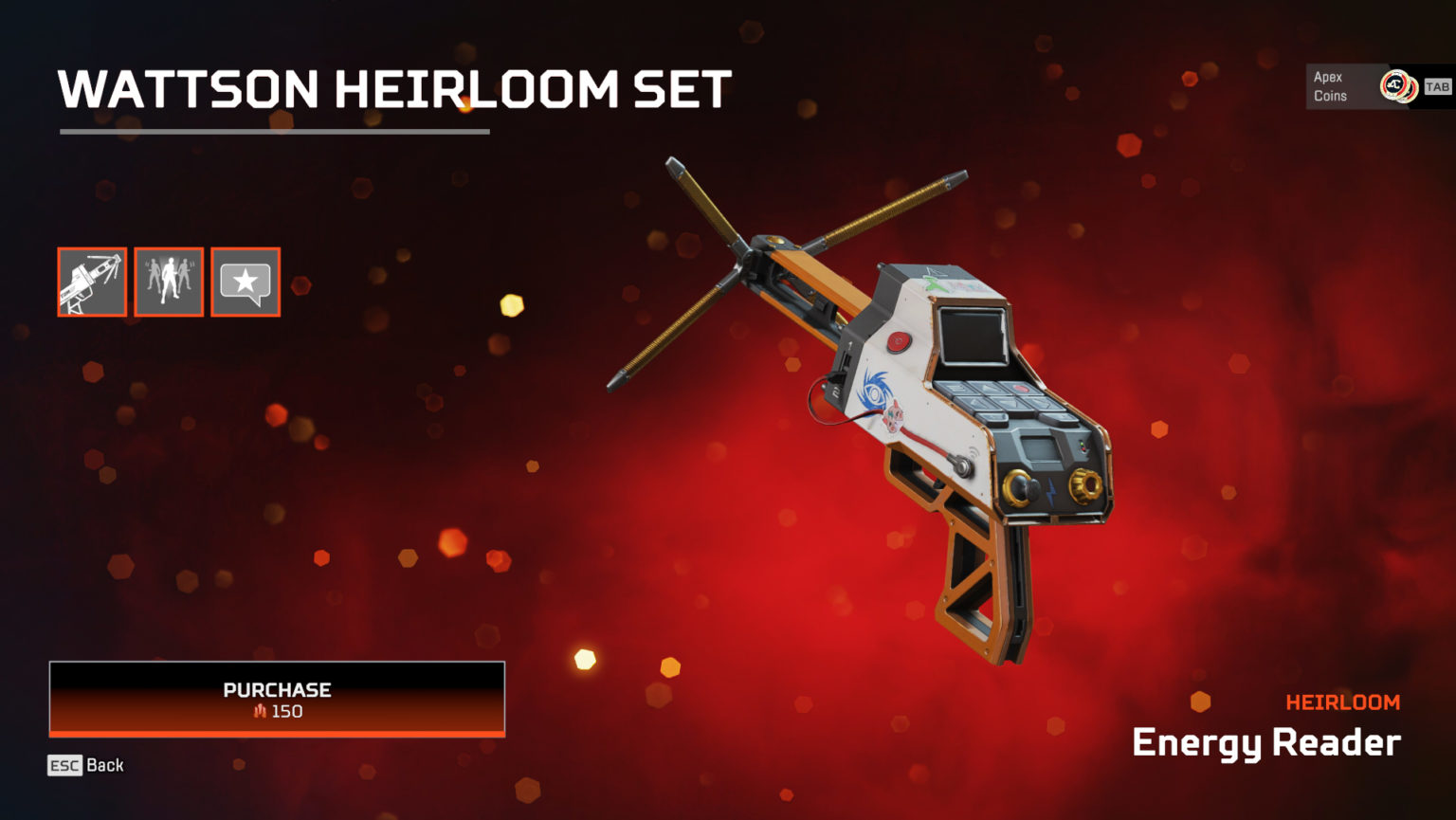Image resolution: width=1456 pixels, height=820 pixels.
Task: Click the TAB key badge beside Apex Coins
Action: click(1437, 85)
